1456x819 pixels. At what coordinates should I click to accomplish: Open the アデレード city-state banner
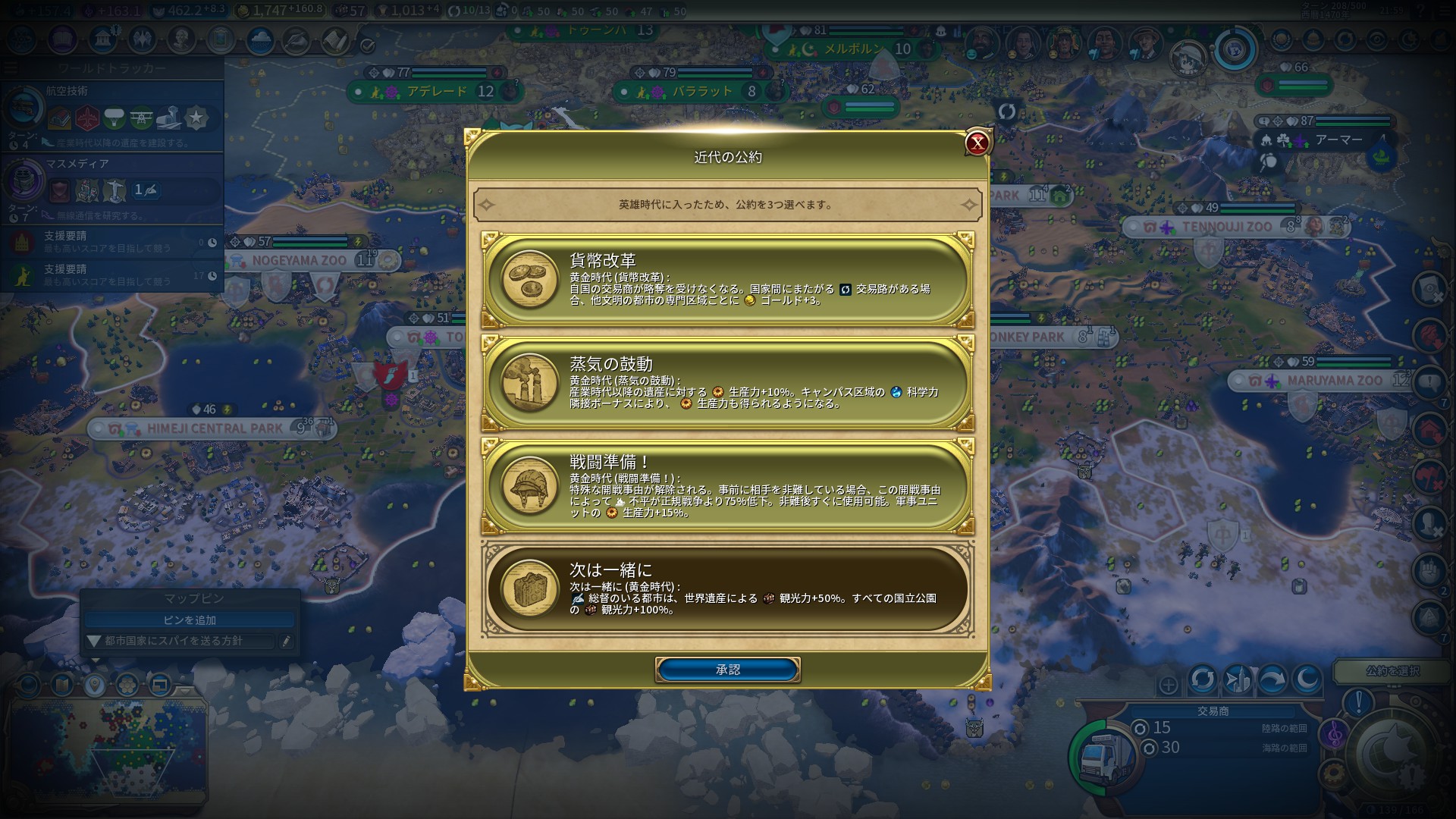tap(436, 92)
